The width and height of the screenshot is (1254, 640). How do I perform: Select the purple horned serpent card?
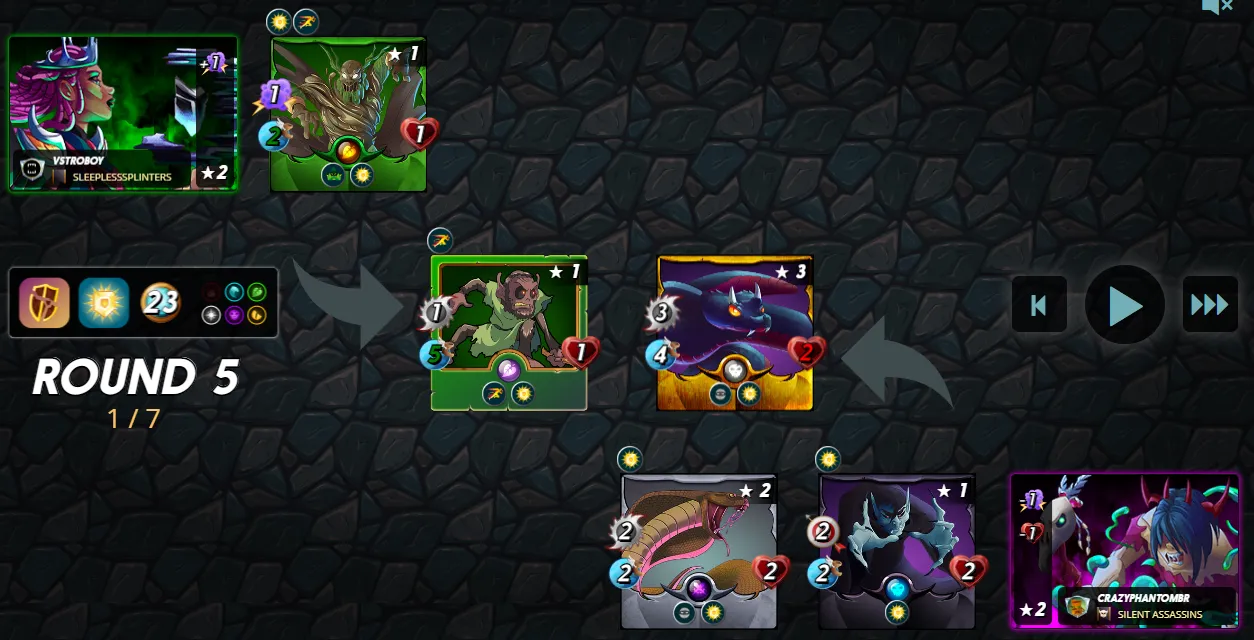coord(734,332)
